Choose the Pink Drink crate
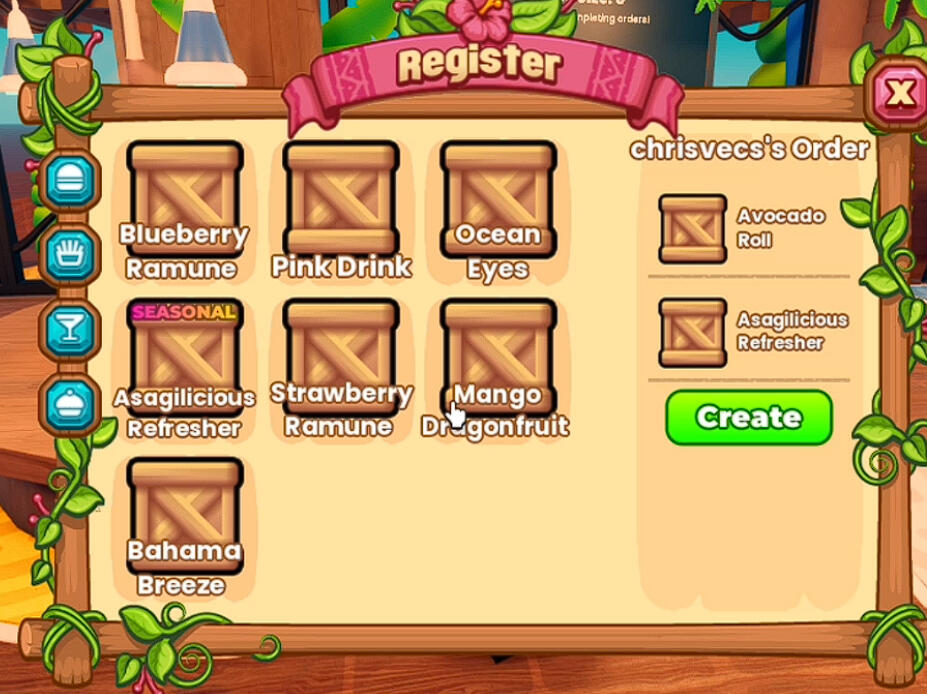 (341, 199)
